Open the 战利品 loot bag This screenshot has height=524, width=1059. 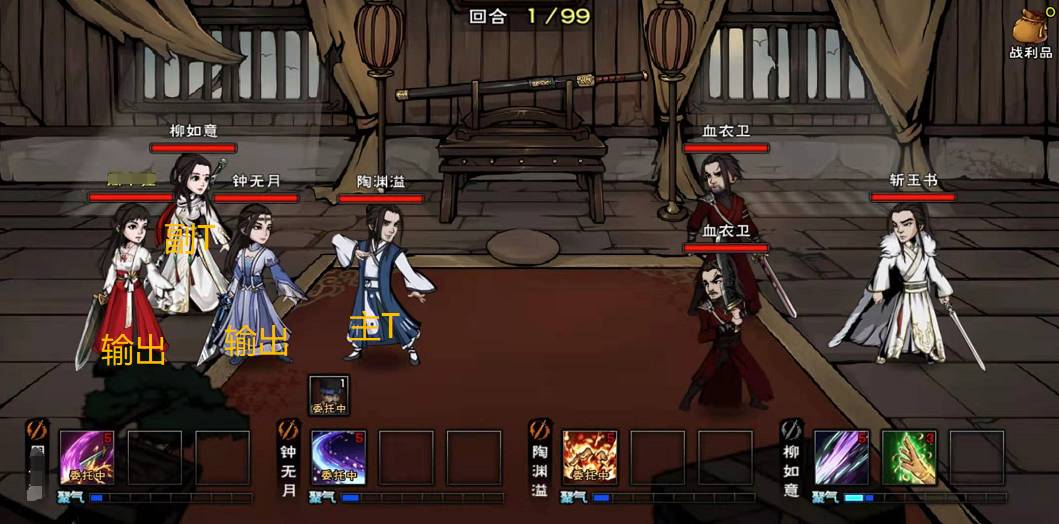pyautogui.click(x=1032, y=32)
